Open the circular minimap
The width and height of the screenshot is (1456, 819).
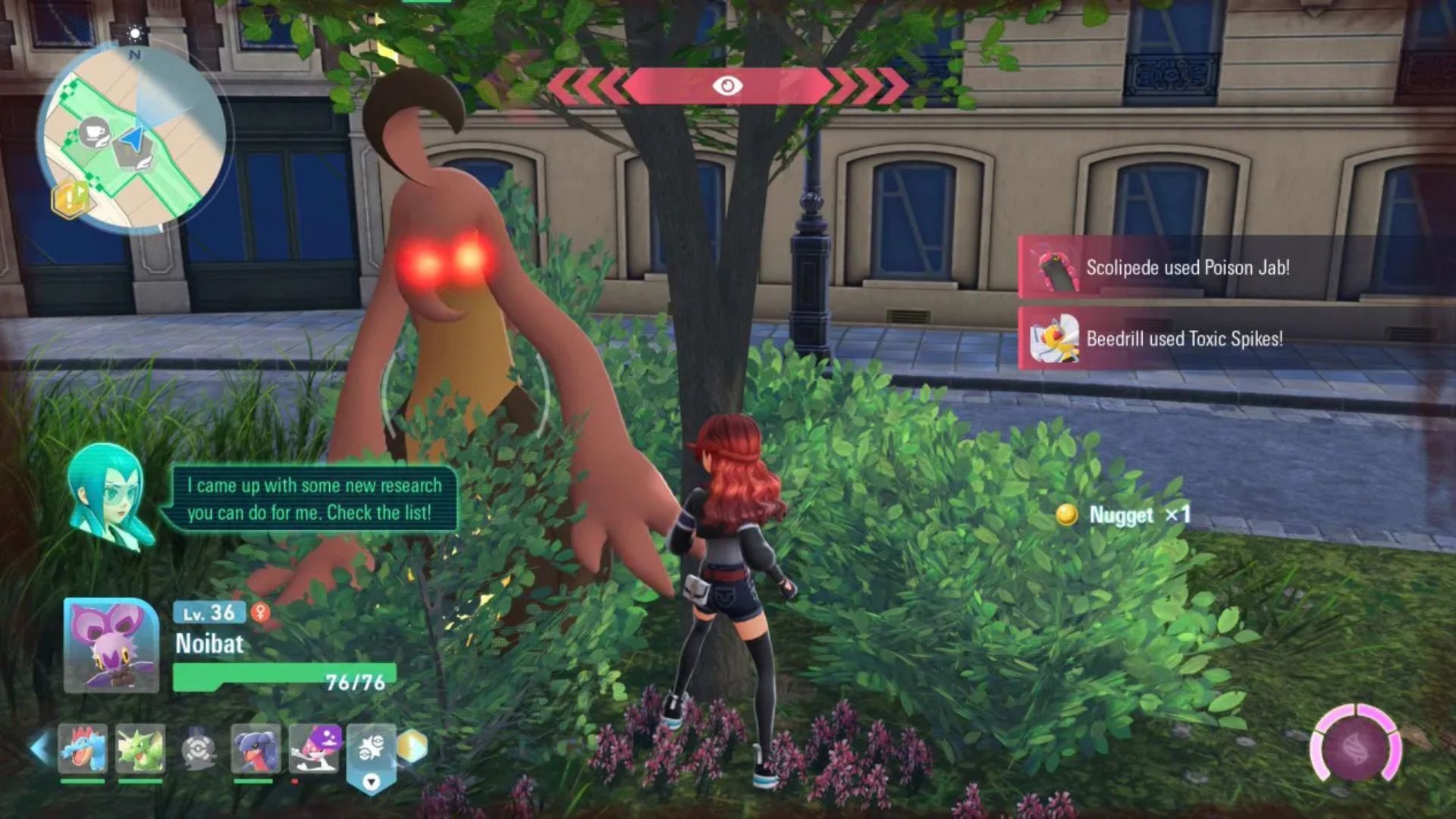pyautogui.click(x=134, y=140)
